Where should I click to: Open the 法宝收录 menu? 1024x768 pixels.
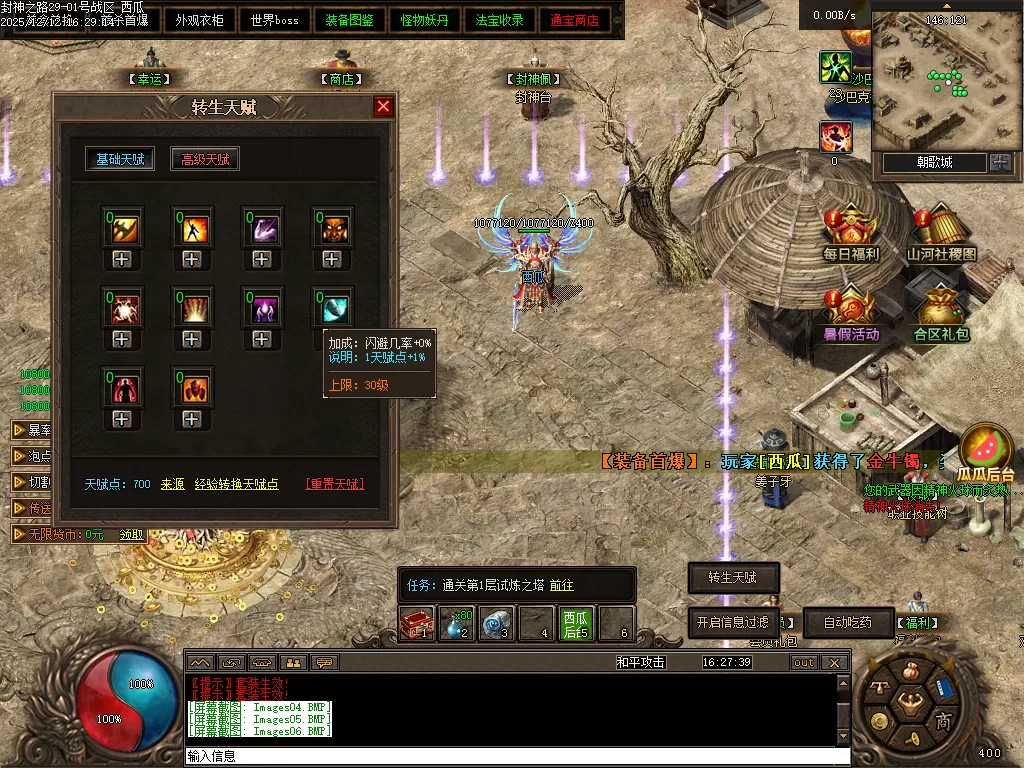pos(500,20)
